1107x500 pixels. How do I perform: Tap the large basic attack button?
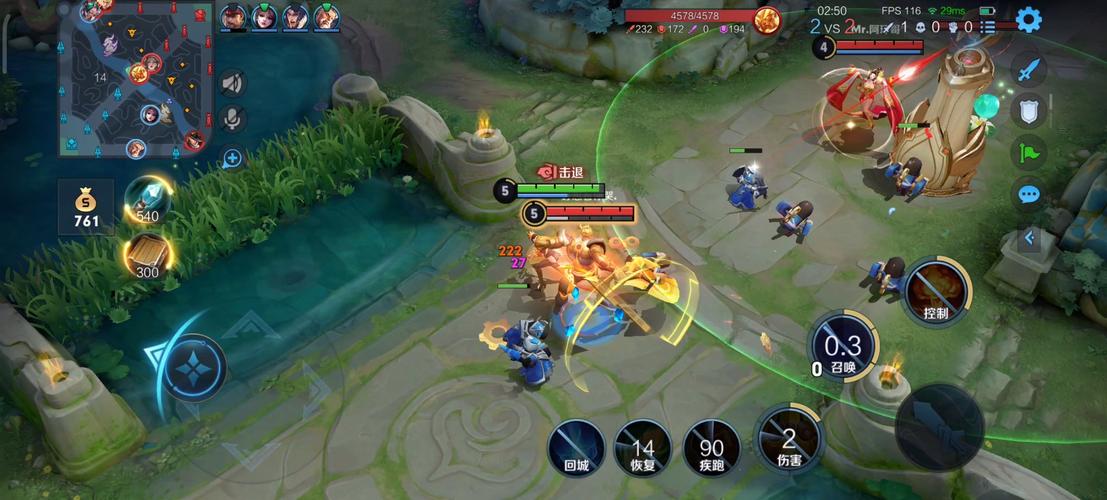[x=939, y=427]
